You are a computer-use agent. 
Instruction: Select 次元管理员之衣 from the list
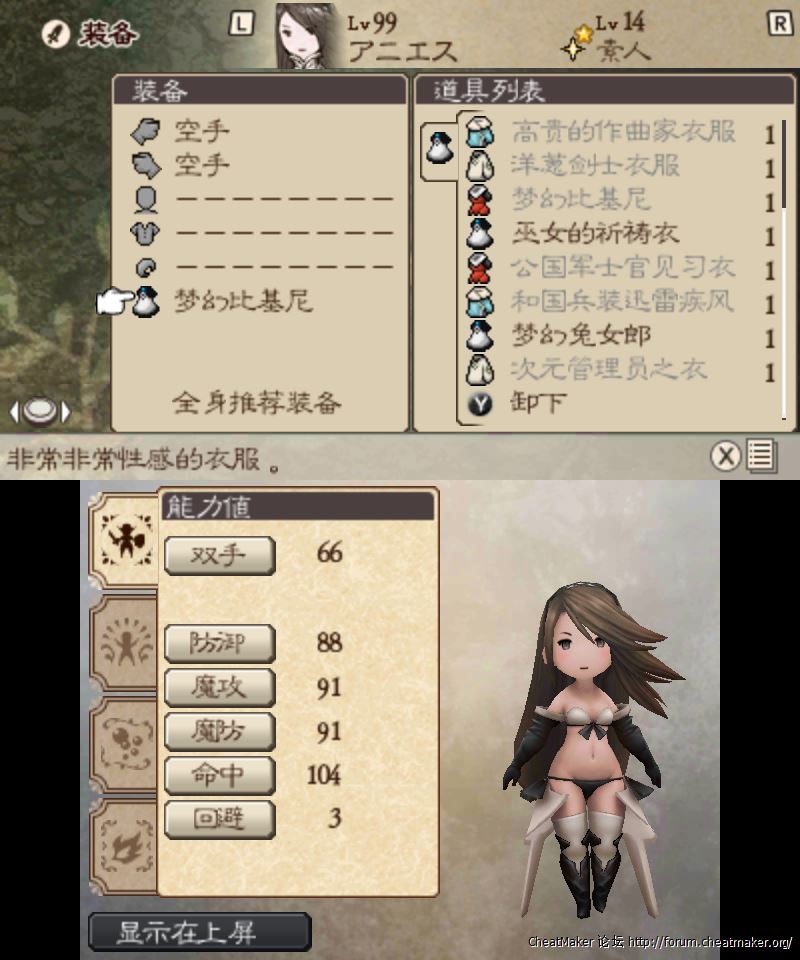point(609,370)
